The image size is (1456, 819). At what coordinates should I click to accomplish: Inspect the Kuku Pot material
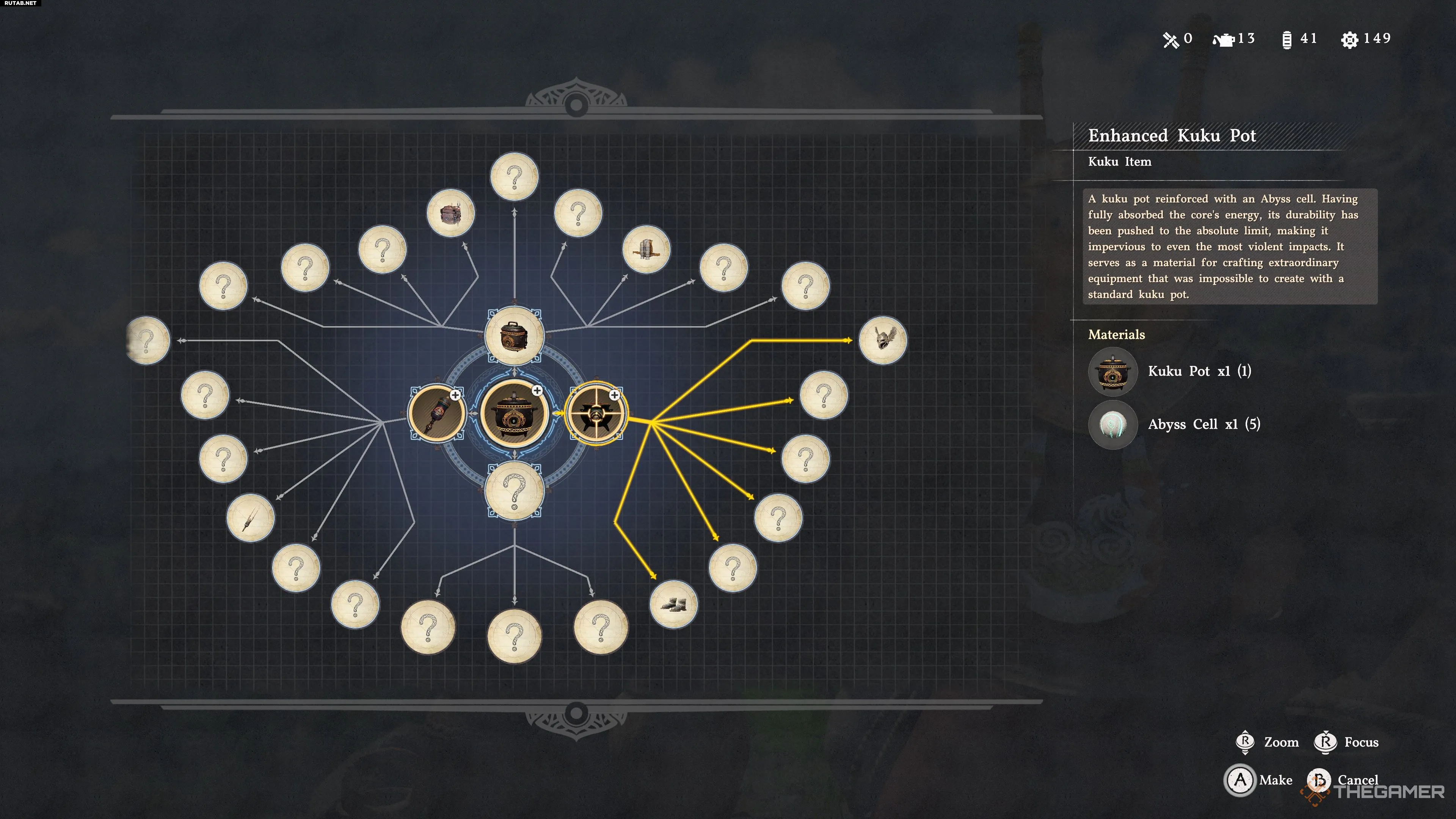tap(1112, 371)
